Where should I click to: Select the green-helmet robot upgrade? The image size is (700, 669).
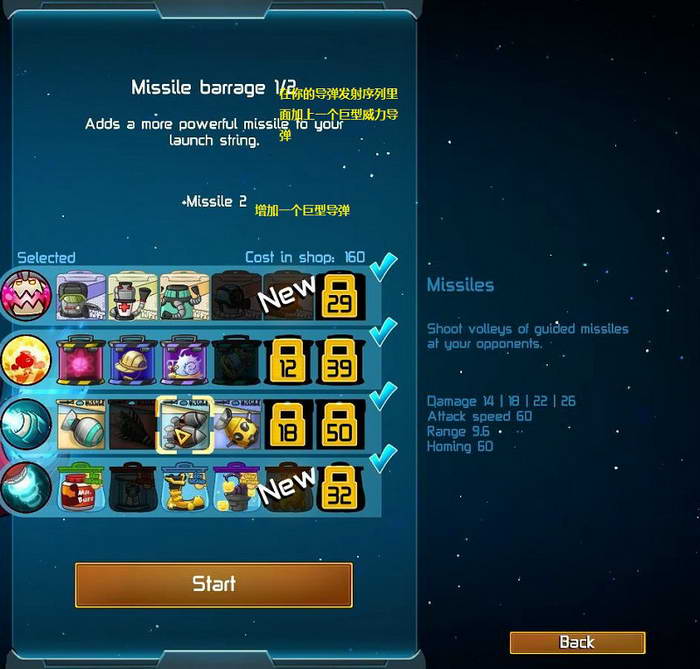81,295
